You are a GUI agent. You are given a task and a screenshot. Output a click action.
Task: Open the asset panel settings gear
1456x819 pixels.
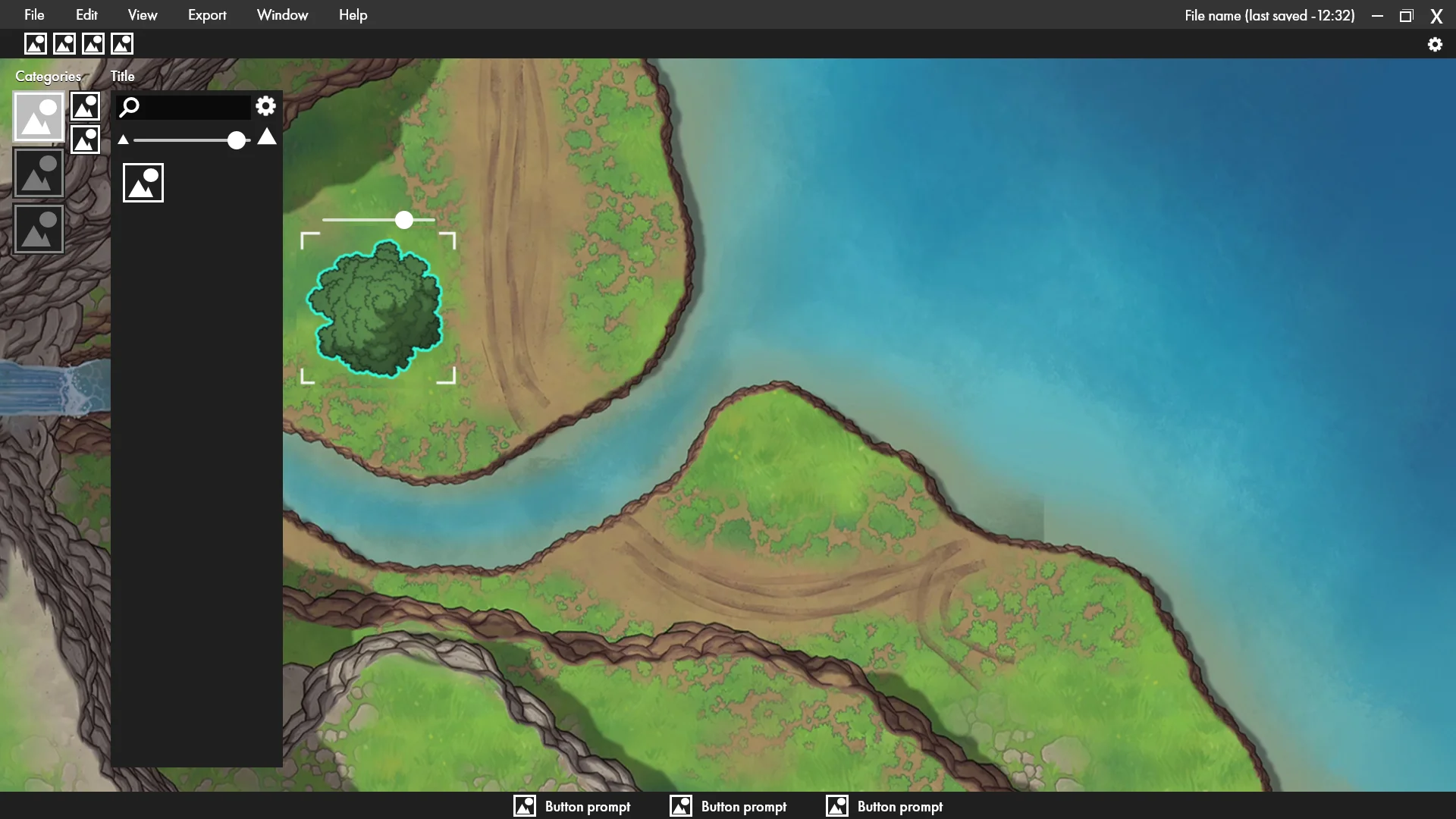click(x=265, y=106)
